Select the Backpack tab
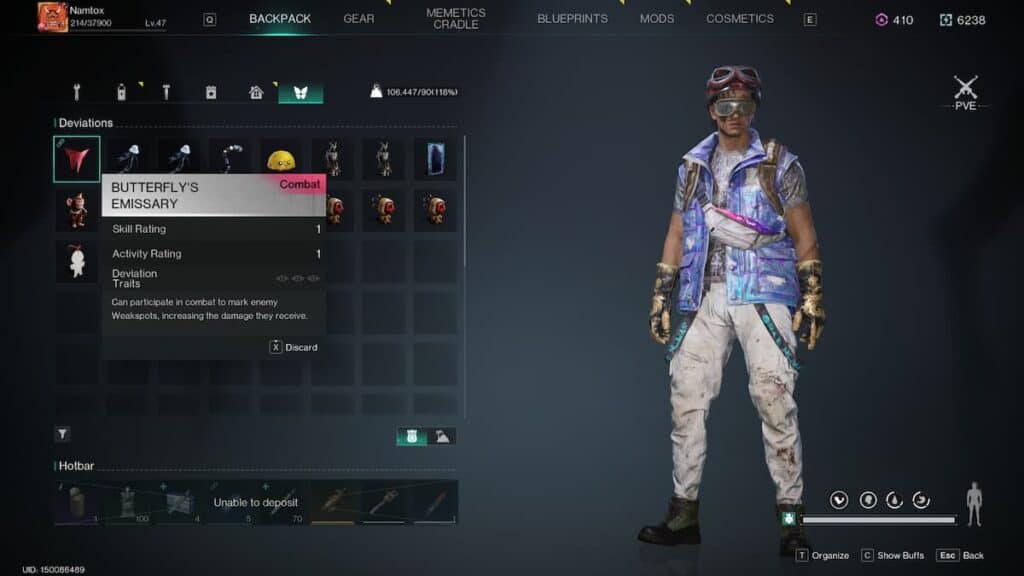 coord(280,19)
